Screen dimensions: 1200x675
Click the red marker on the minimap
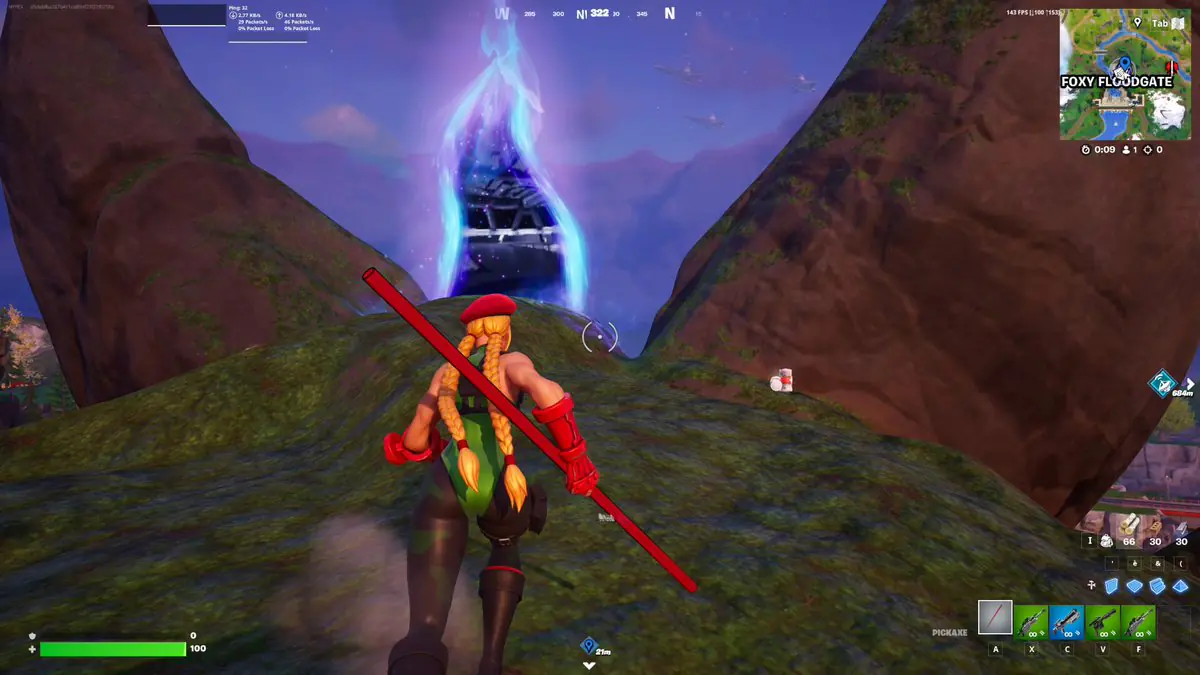point(1170,67)
